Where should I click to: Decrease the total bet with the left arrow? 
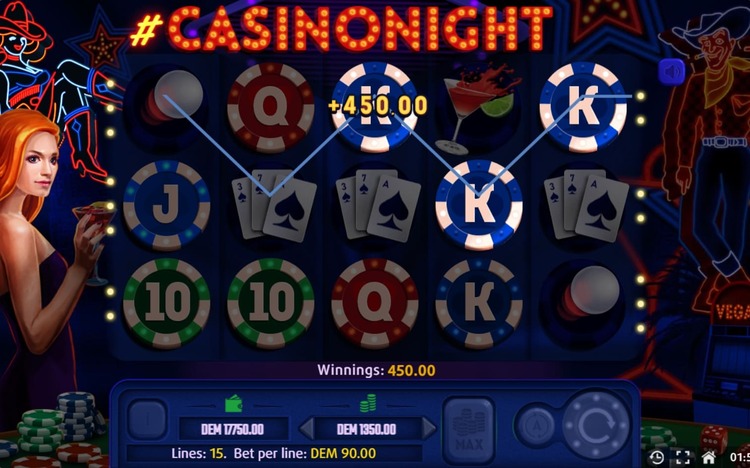[x=307, y=429]
